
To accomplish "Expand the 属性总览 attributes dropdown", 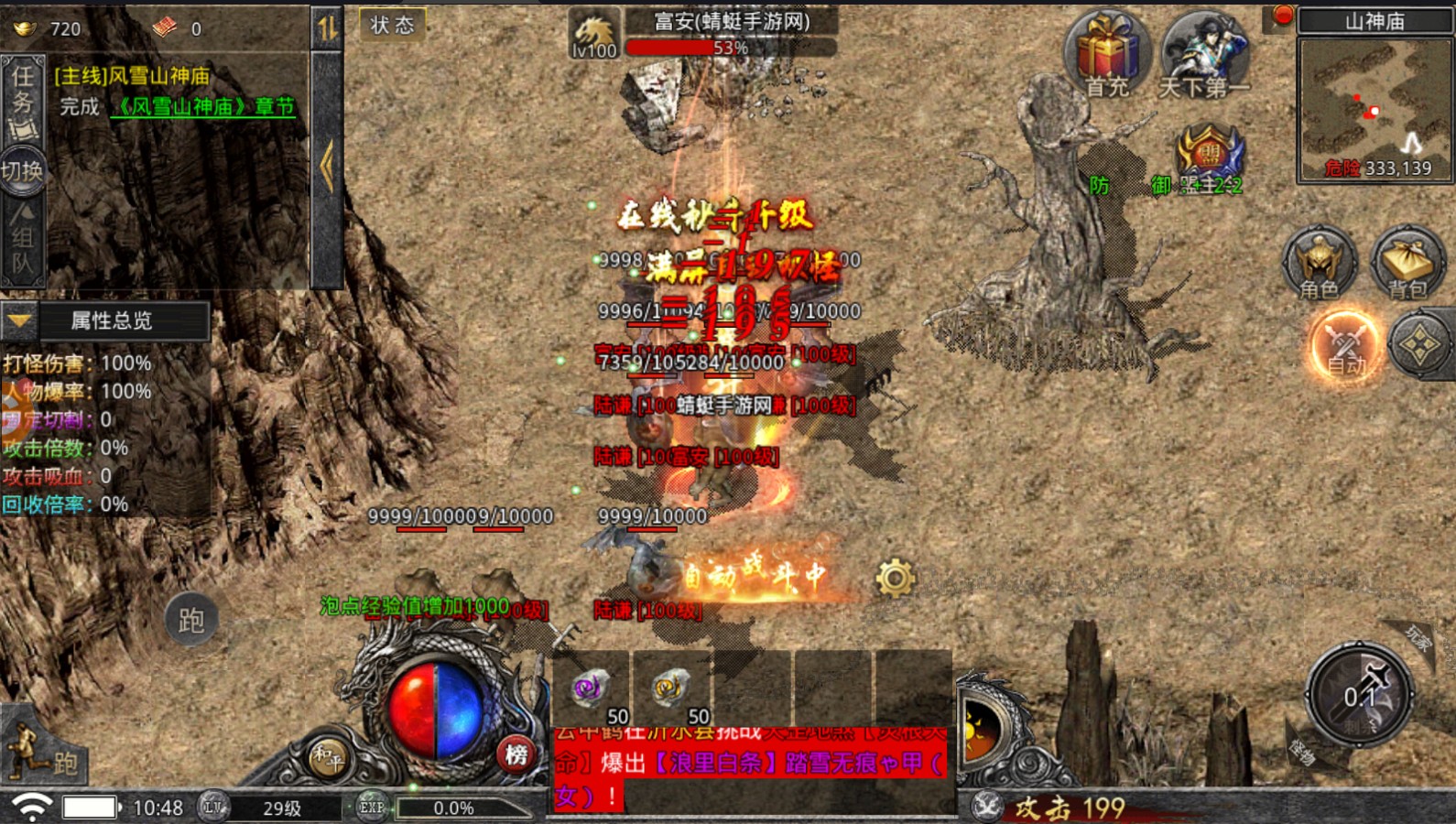I will pyautogui.click(x=20, y=321).
